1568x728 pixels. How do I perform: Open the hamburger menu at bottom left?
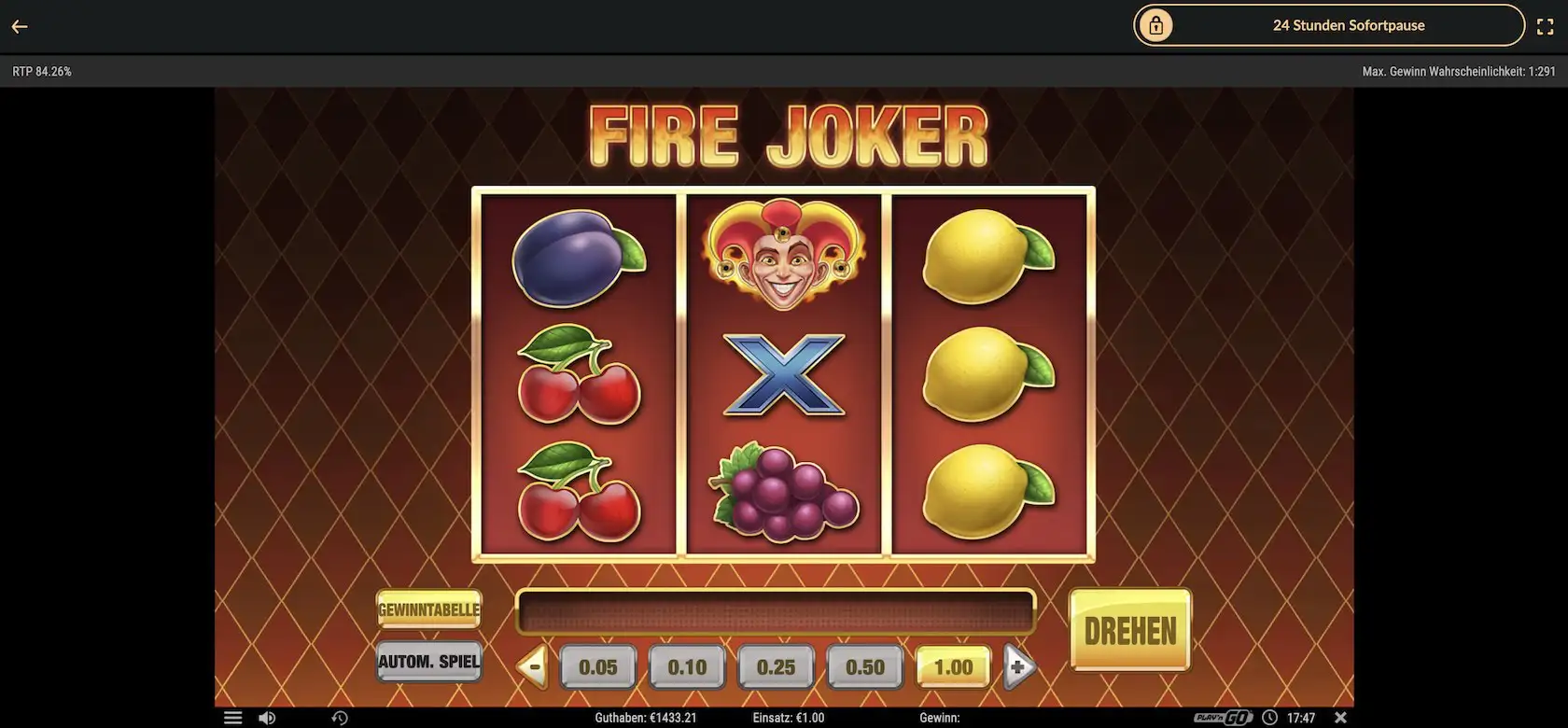233,718
